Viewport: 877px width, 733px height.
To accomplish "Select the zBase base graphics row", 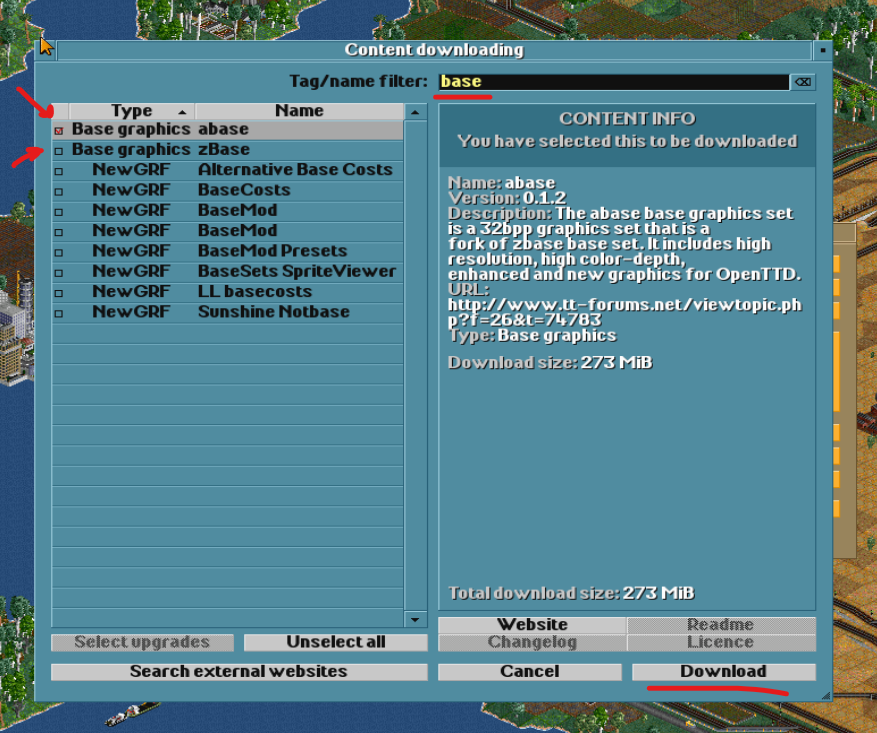I will pos(228,150).
